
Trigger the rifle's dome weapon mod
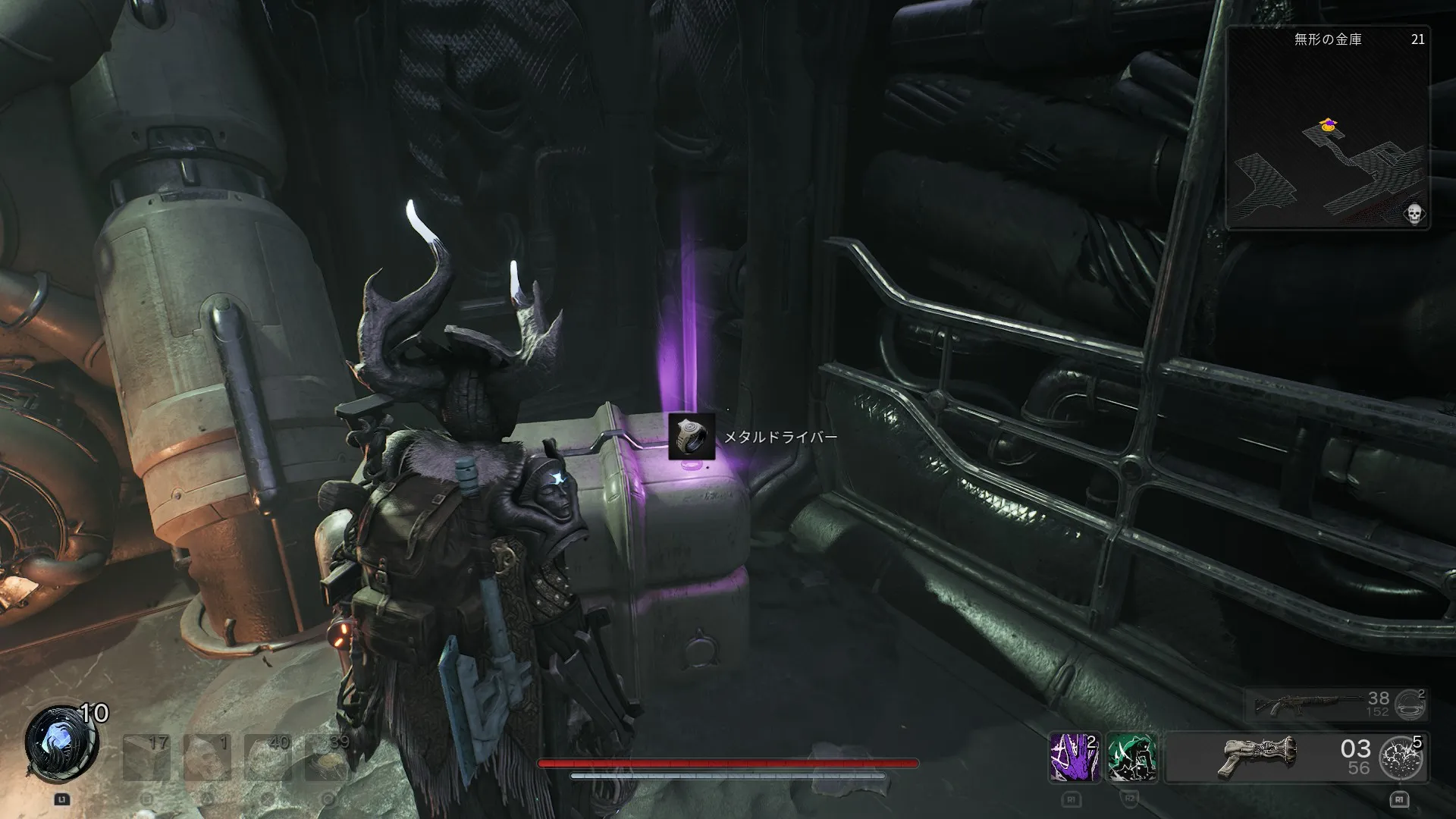[x=1411, y=704]
